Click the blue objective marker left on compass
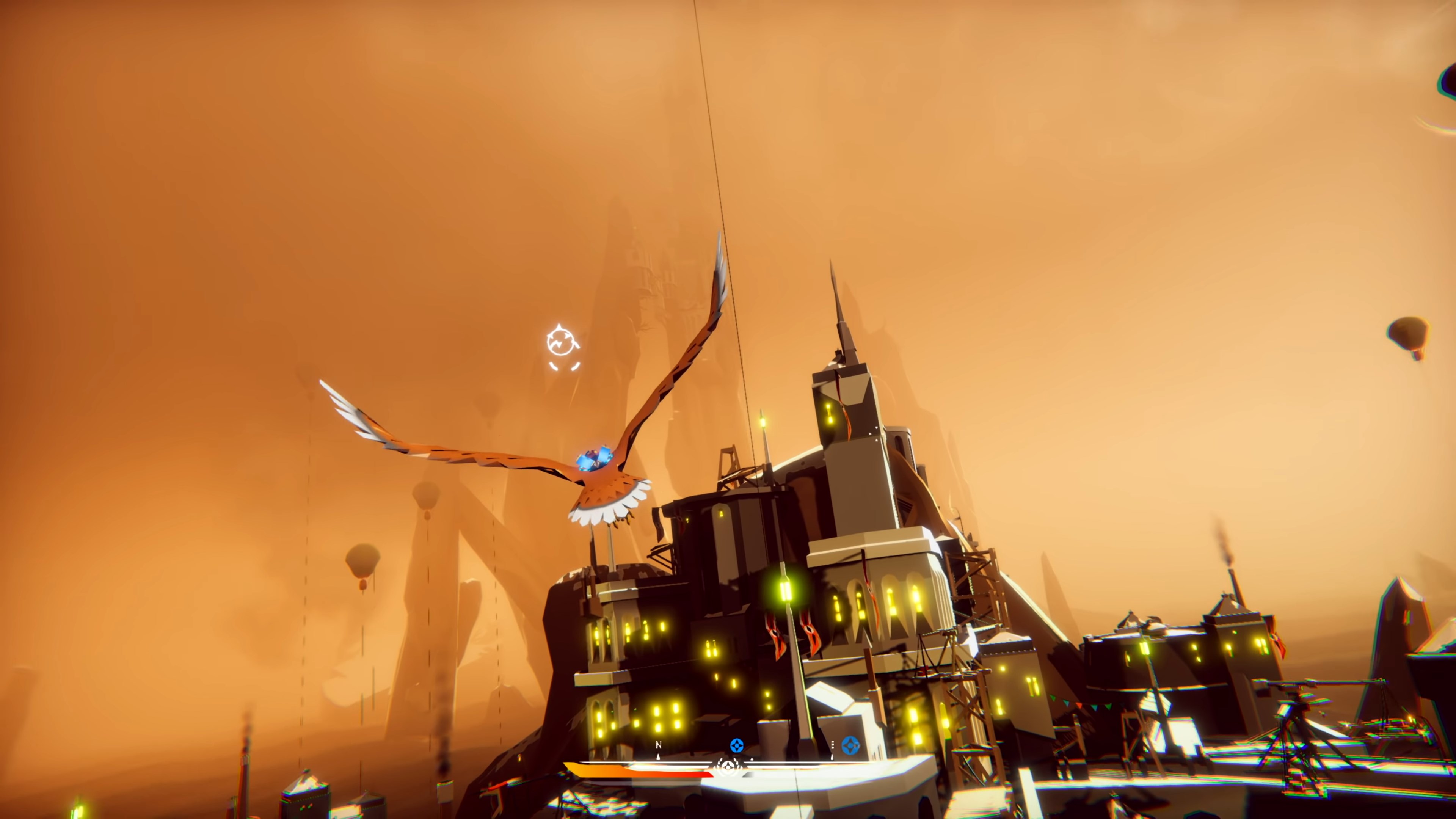Viewport: 1456px width, 819px height. click(737, 745)
